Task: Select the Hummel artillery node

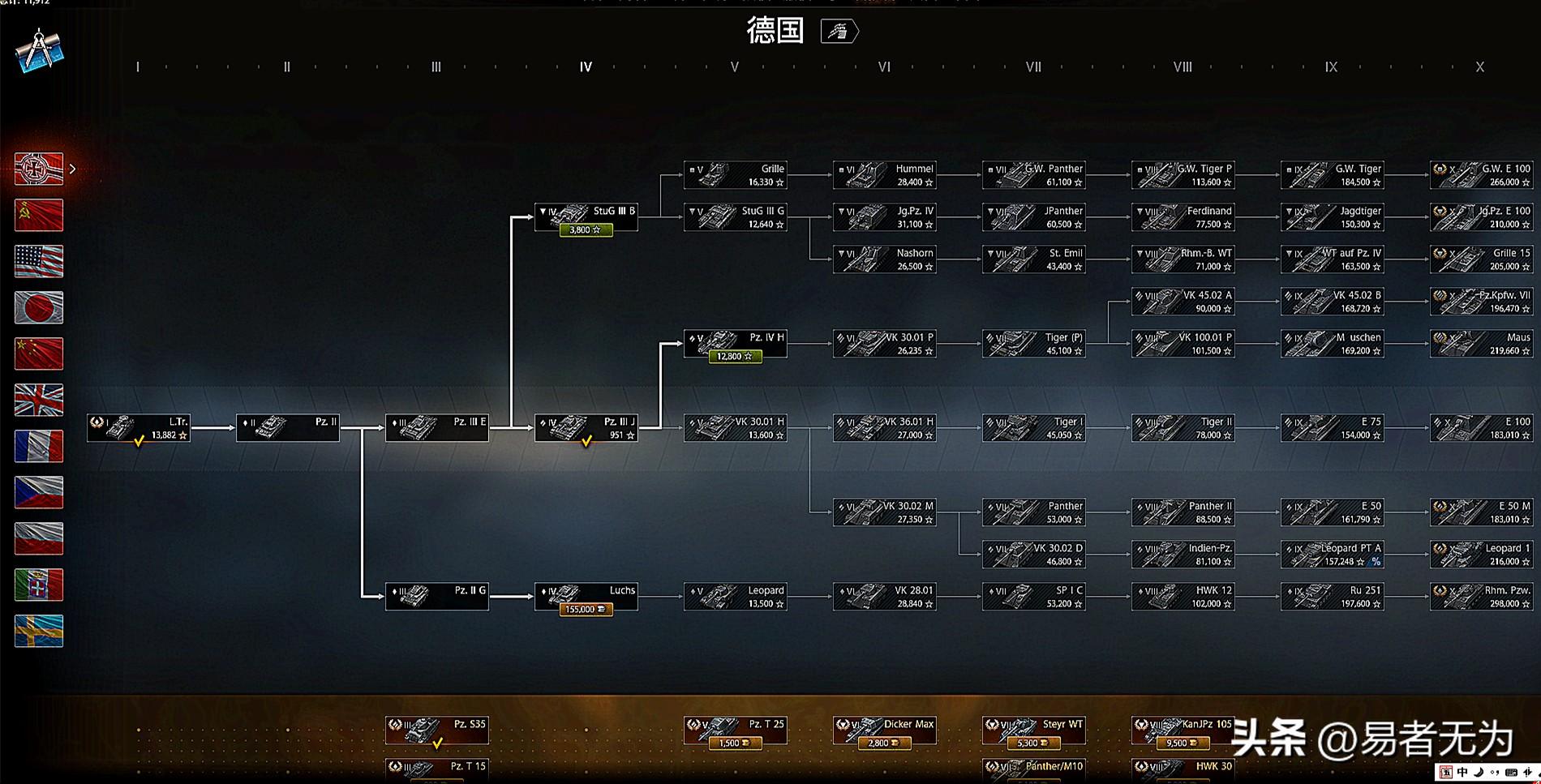Action: click(884, 175)
